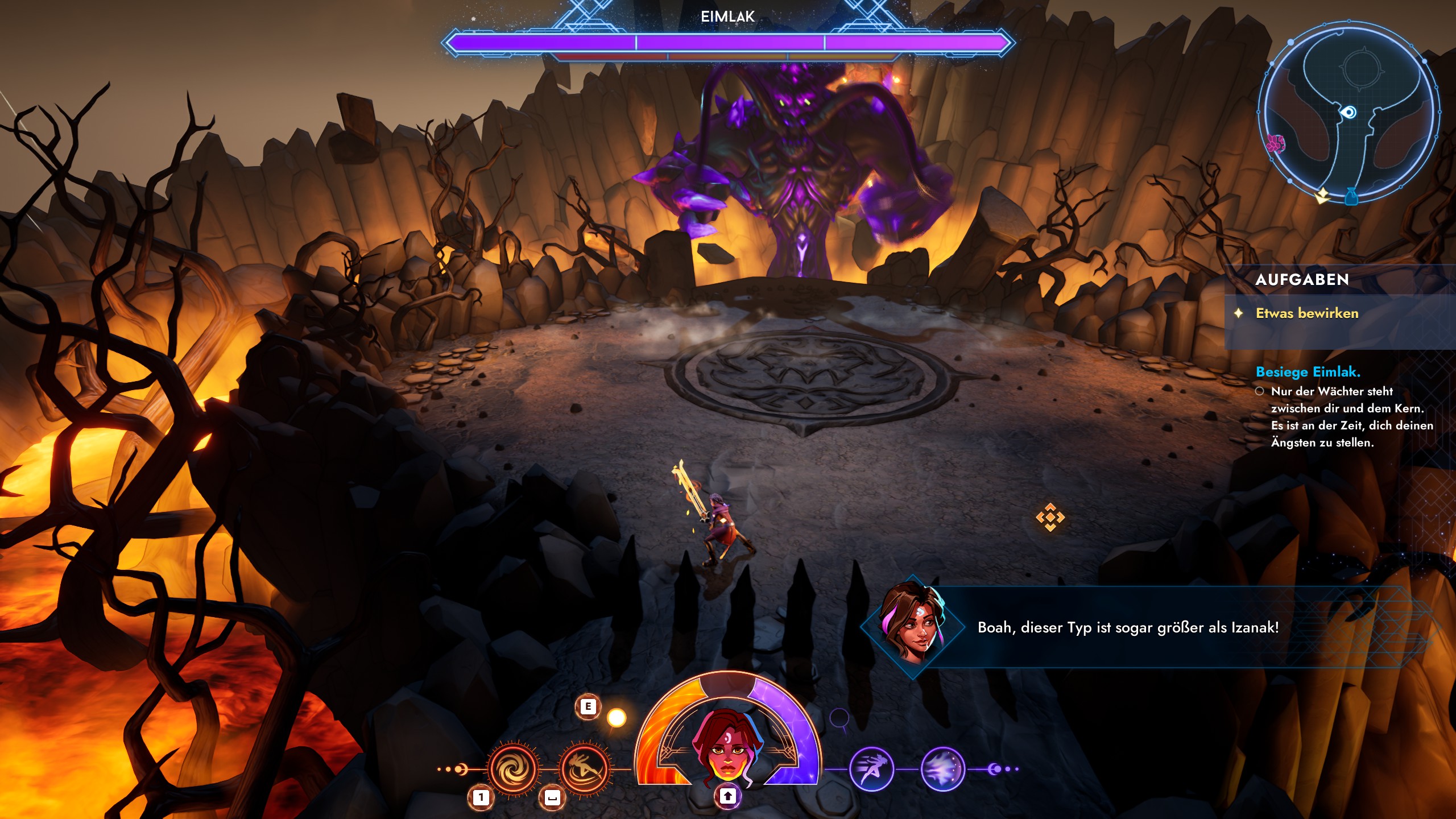Image resolution: width=1456 pixels, height=819 pixels.
Task: Select the 'Etwas bewirken' quest entry
Action: point(1306,313)
